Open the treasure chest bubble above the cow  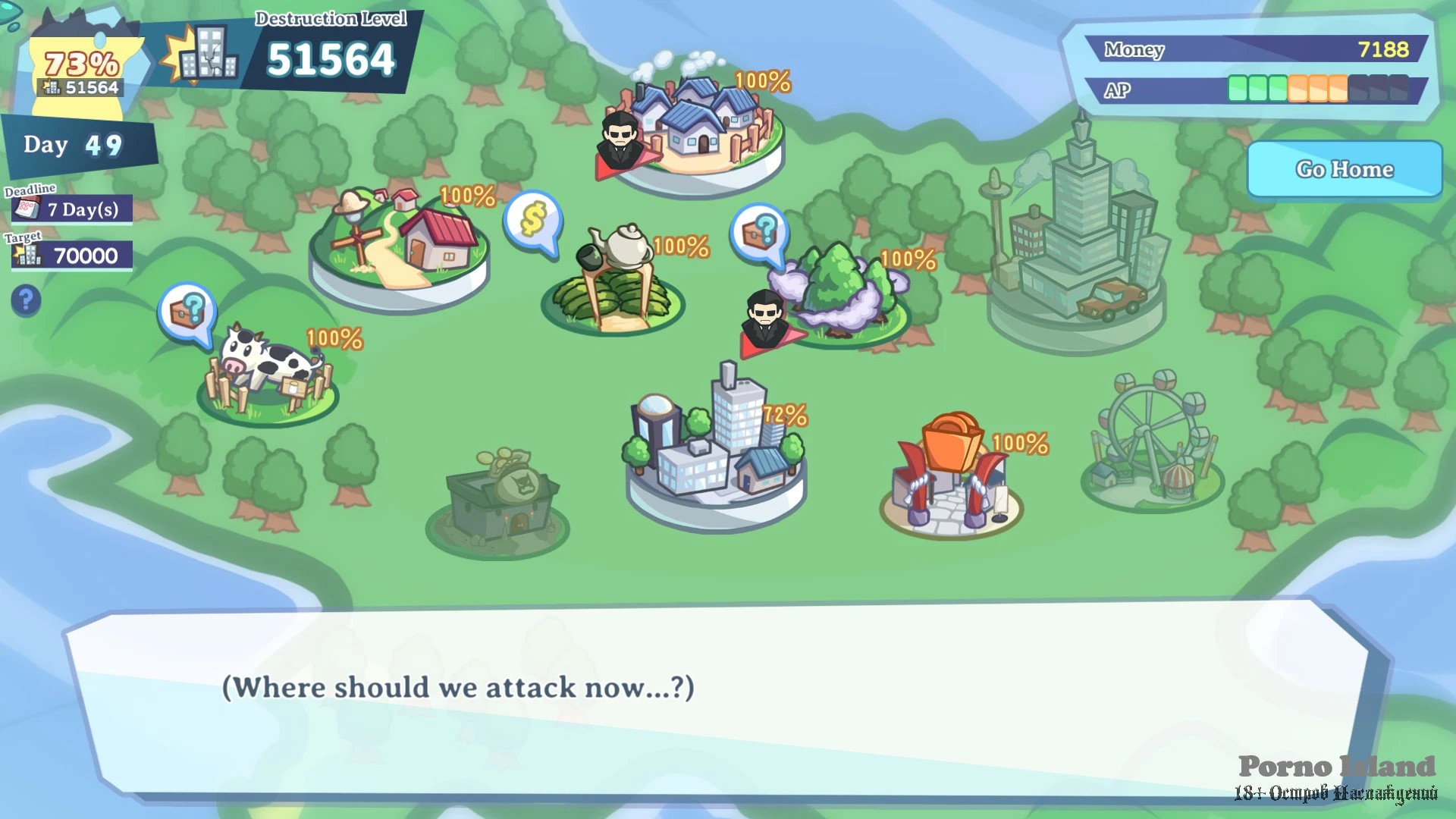pyautogui.click(x=187, y=311)
